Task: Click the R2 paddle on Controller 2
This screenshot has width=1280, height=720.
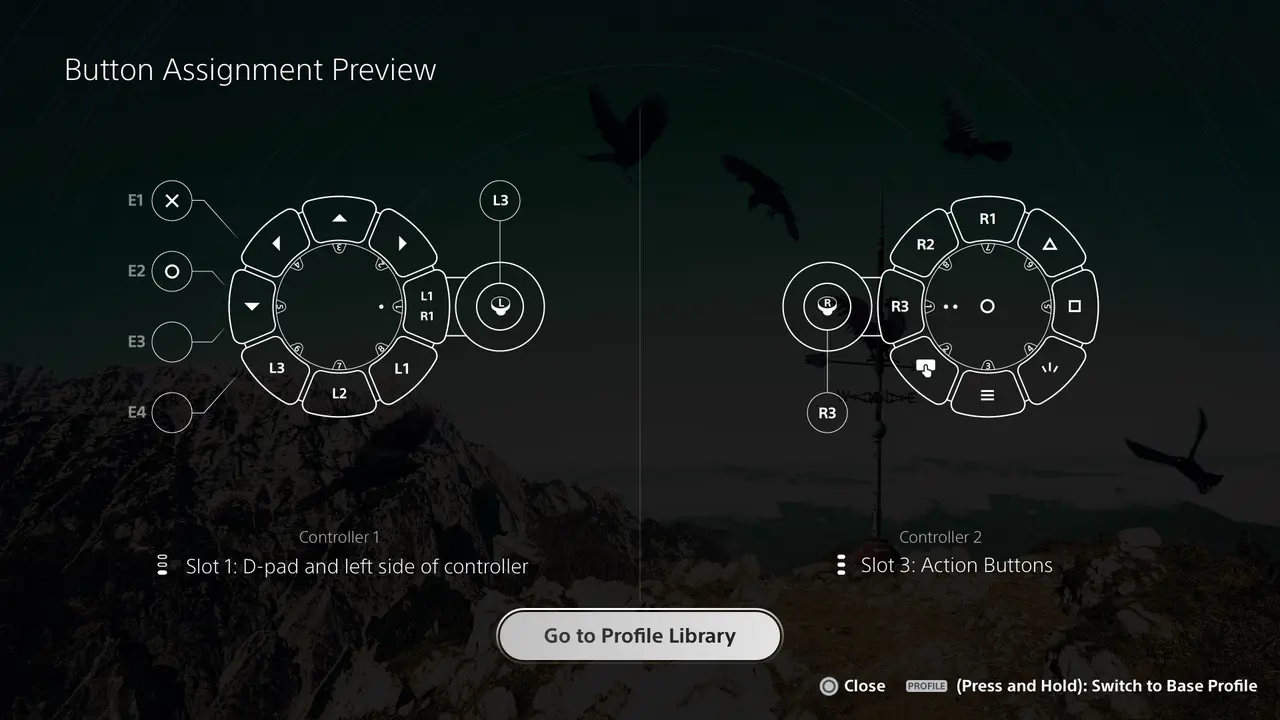Action: (x=925, y=243)
